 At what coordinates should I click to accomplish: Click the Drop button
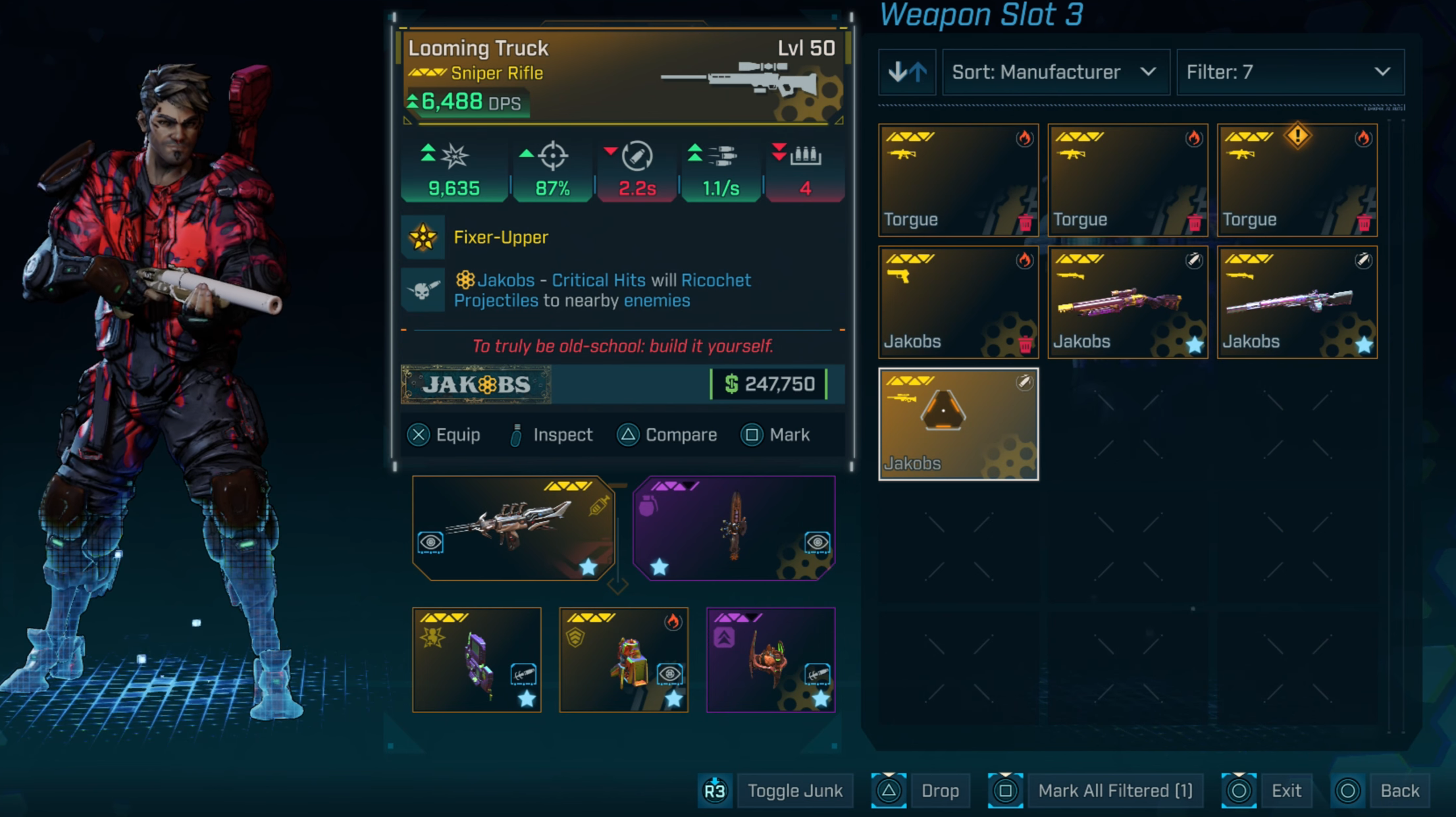tap(939, 791)
